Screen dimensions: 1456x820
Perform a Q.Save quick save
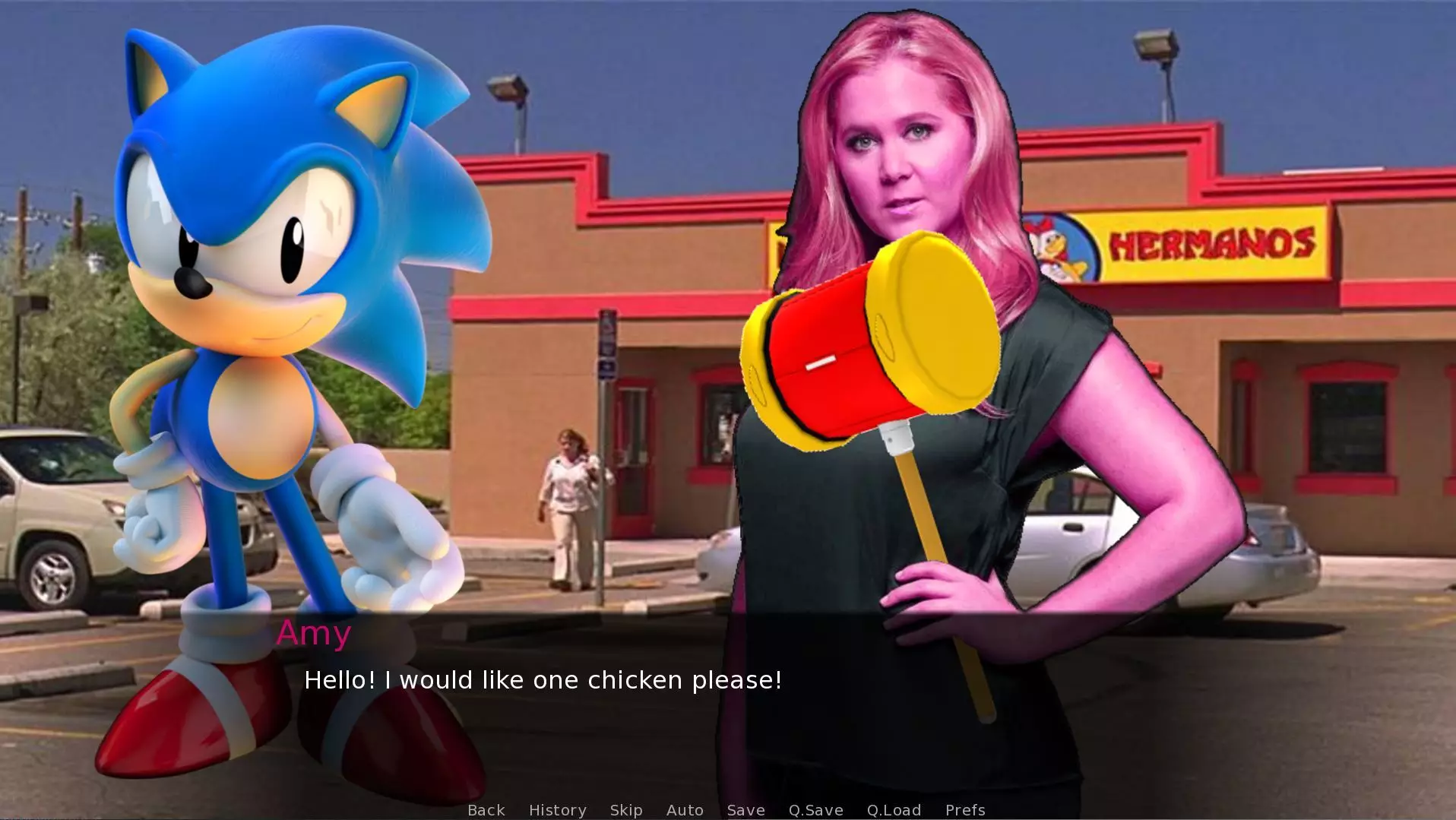click(815, 810)
